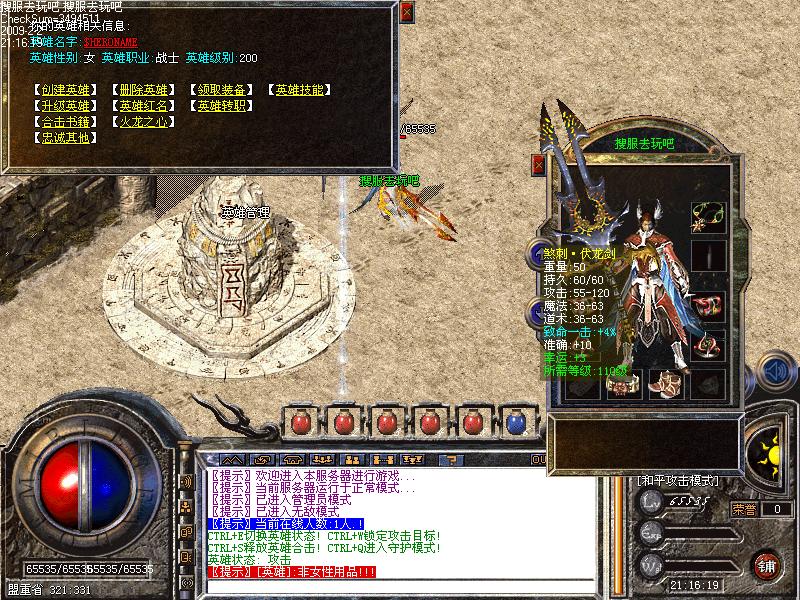Use the blue potion in the quick belt
The width and height of the screenshot is (800, 600).
[516, 423]
